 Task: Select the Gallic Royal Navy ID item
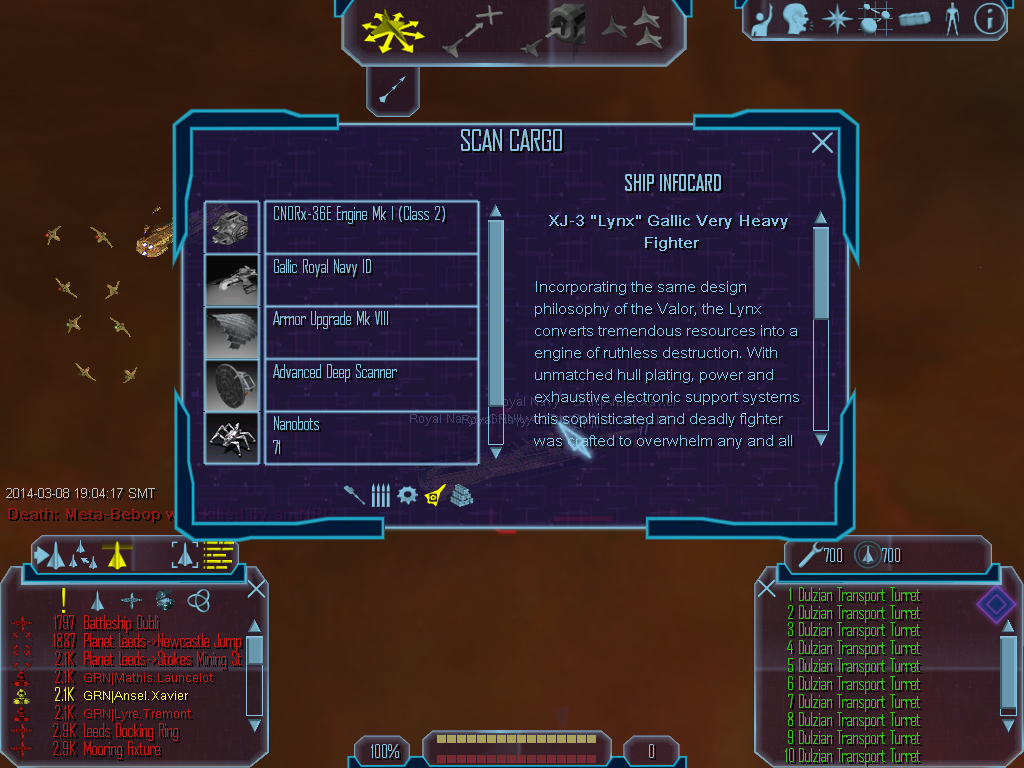click(370, 279)
